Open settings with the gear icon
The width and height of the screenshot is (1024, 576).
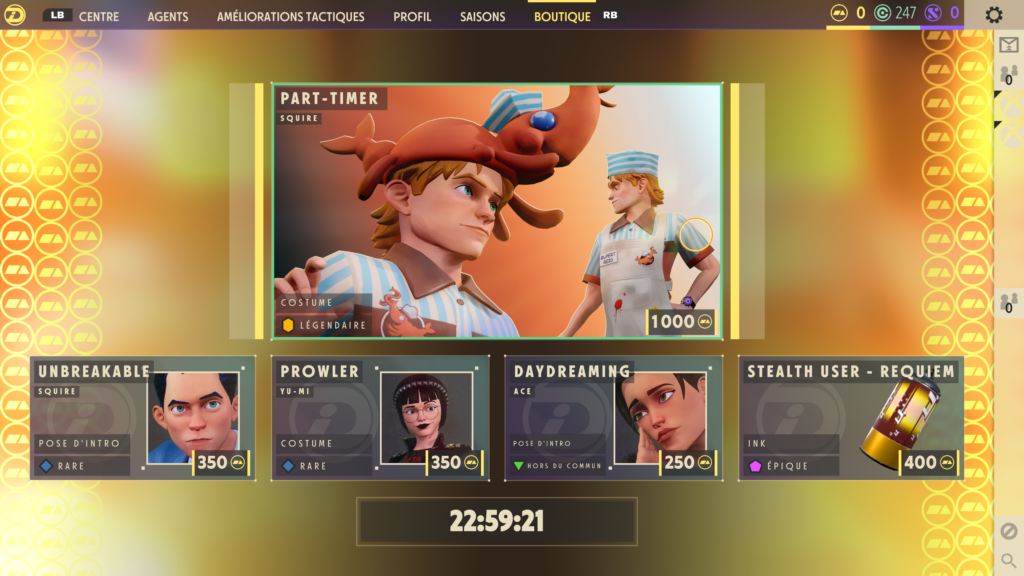click(x=993, y=15)
